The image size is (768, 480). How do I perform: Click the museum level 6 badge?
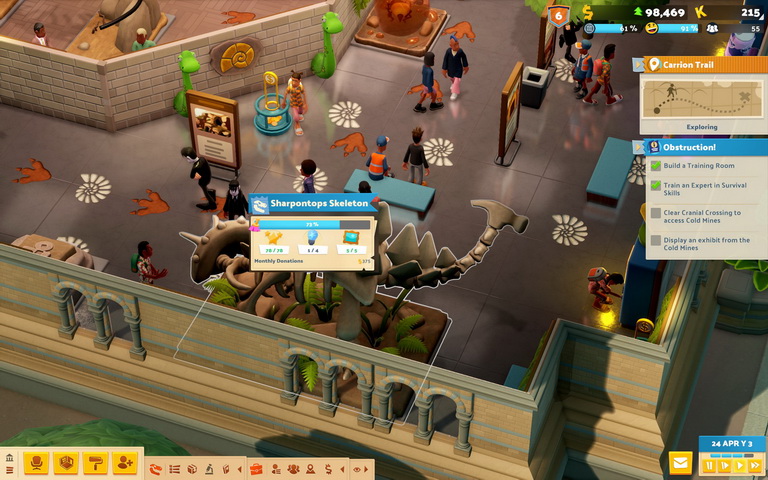(x=558, y=15)
